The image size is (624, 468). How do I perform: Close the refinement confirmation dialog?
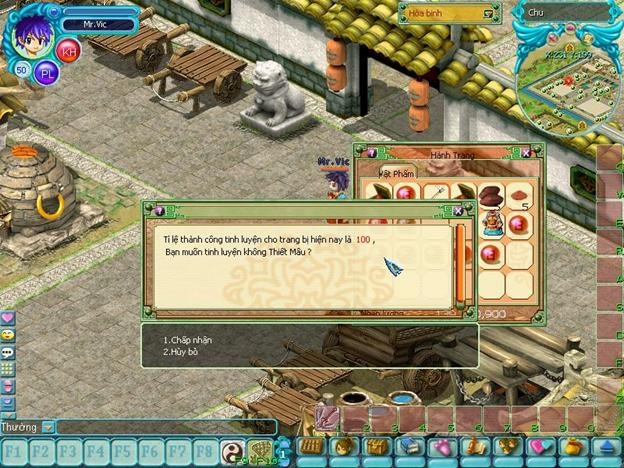click(x=458, y=211)
